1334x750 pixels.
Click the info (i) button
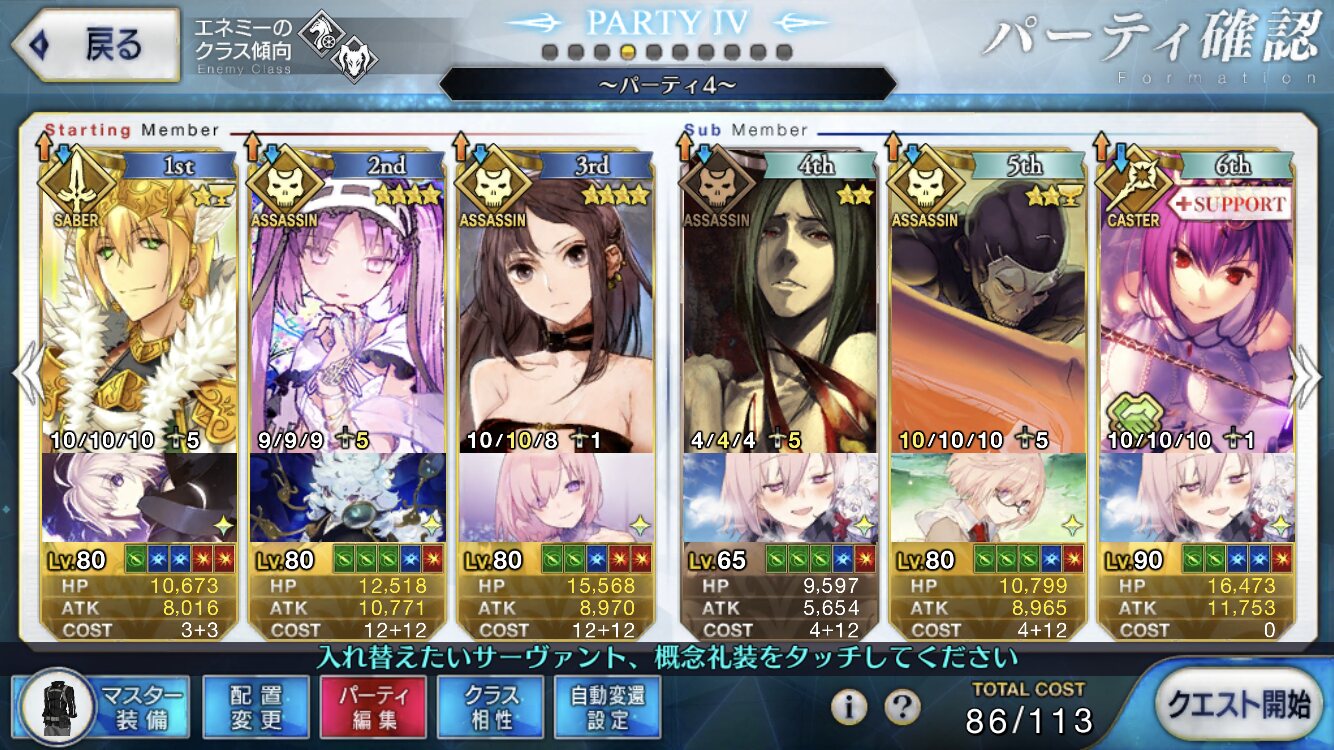click(849, 707)
